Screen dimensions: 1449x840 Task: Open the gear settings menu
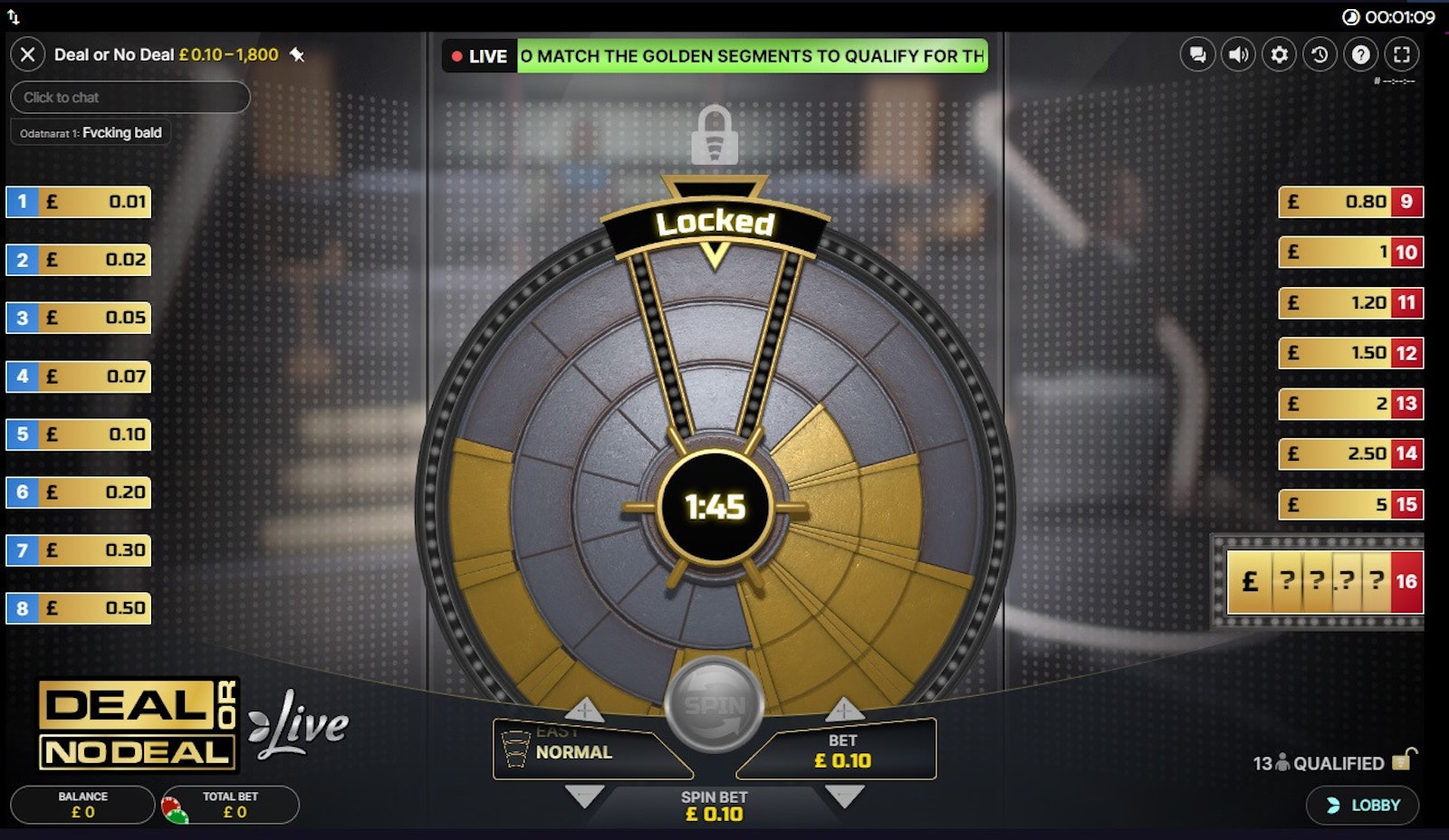1279,54
